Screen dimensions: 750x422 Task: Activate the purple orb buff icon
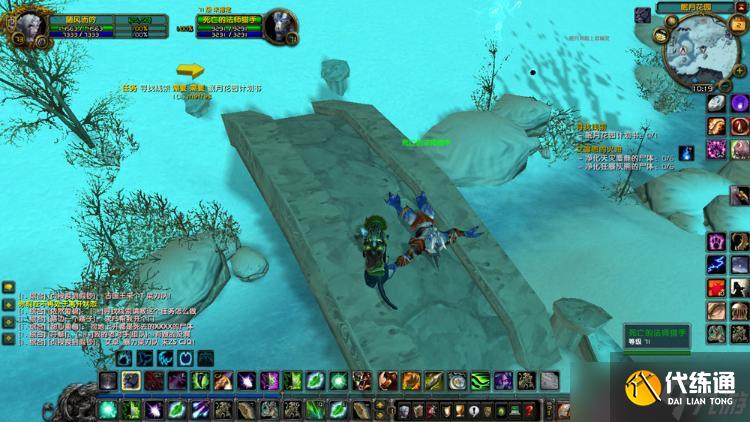click(x=739, y=103)
